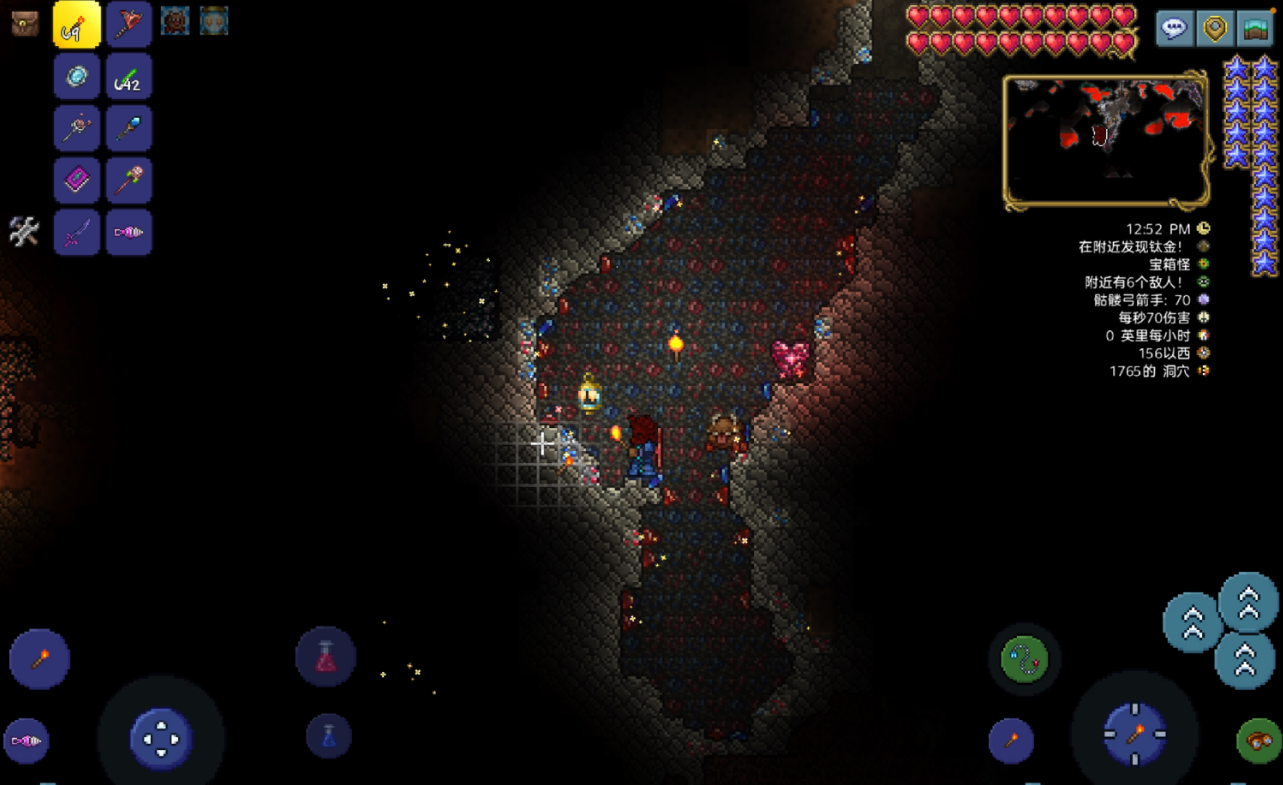Viewport: 1283px width, 785px height.
Task: Use the magic mirror hotbar slot
Action: tap(77, 76)
